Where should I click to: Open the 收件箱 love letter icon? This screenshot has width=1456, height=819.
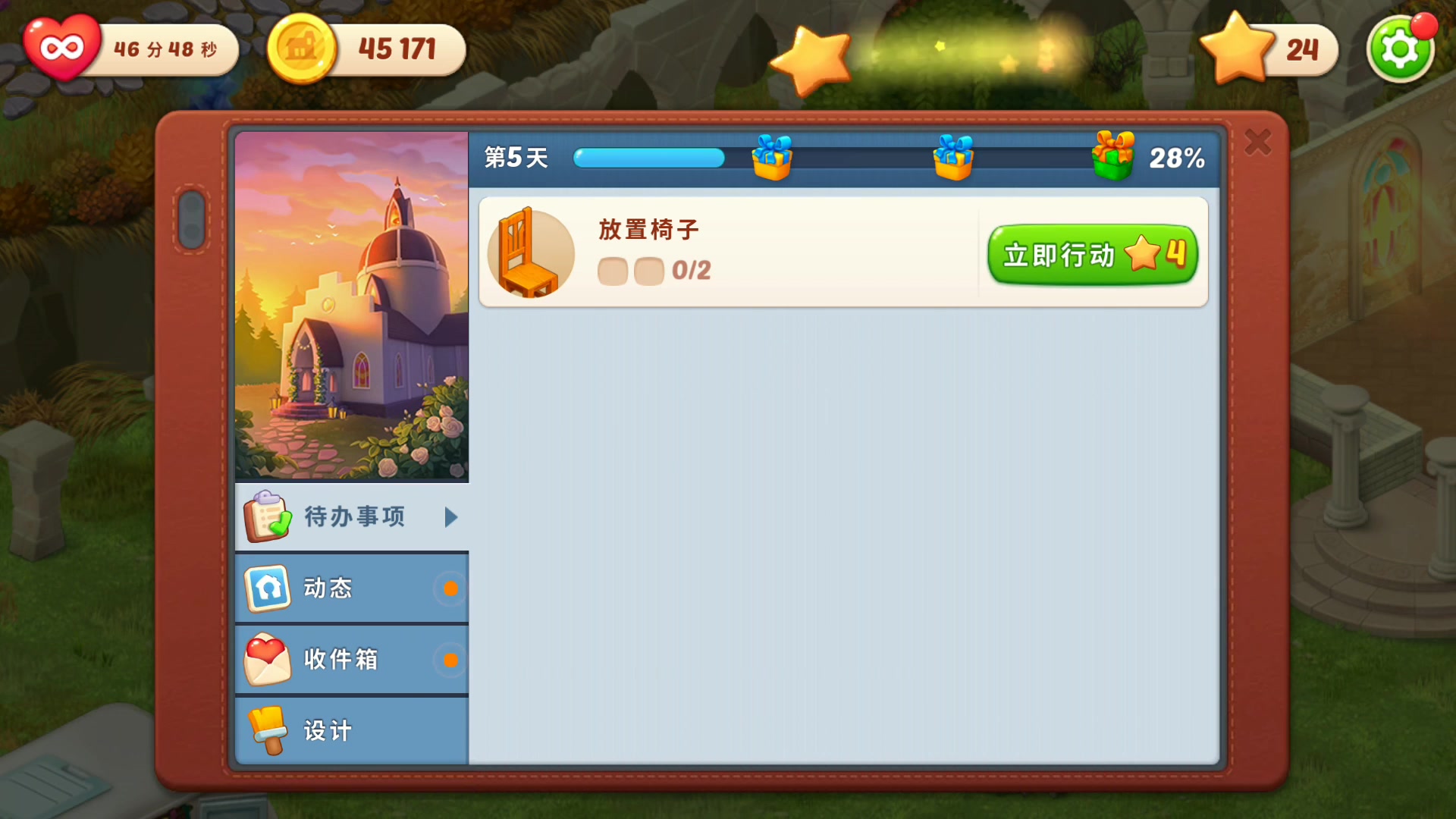click(267, 659)
